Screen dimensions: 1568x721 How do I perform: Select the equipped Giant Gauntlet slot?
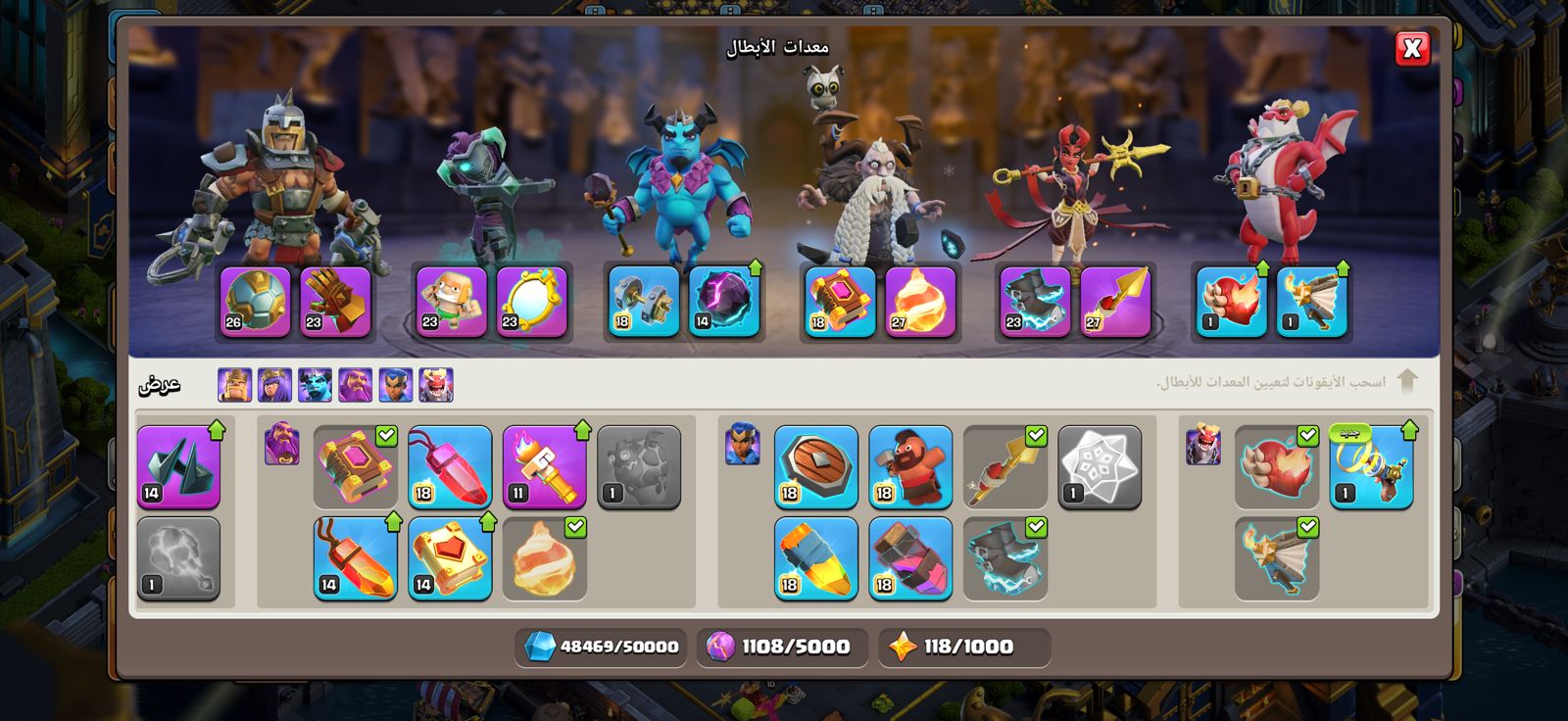(x=335, y=301)
